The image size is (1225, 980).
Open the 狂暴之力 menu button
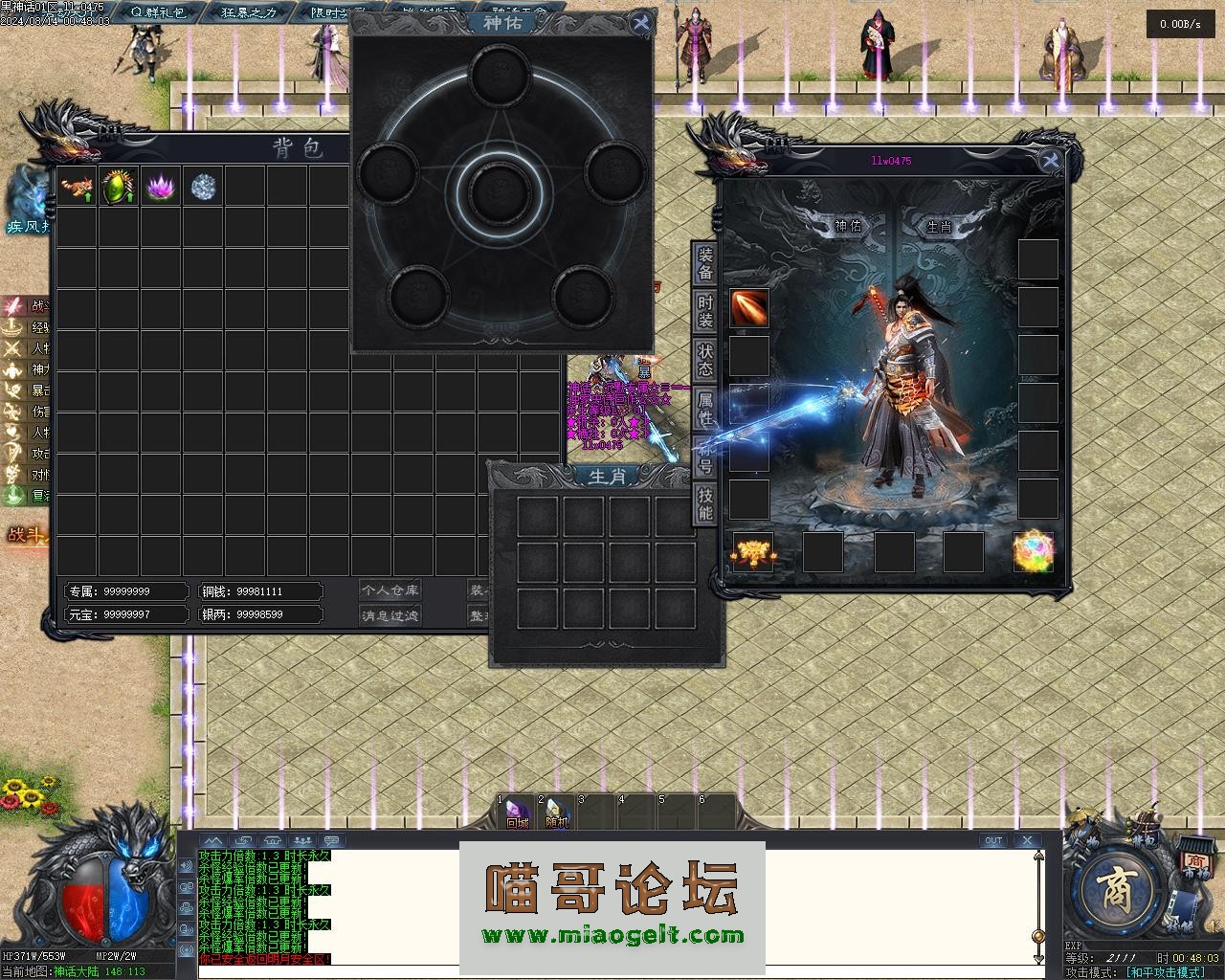[x=249, y=12]
